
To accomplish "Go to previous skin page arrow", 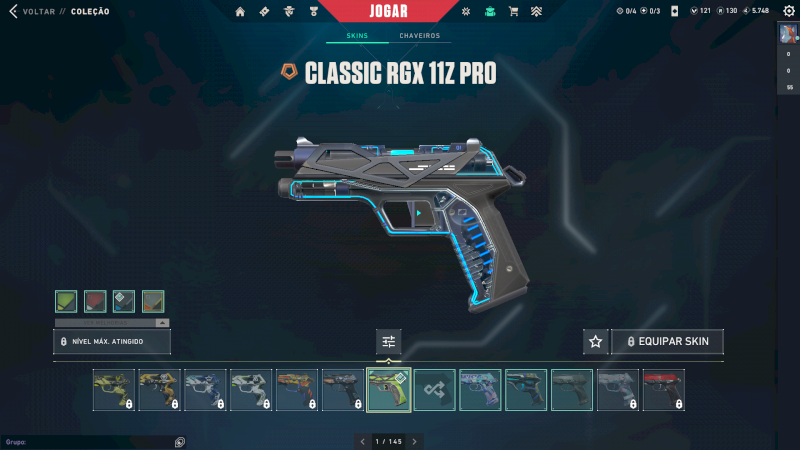I will 362,441.
